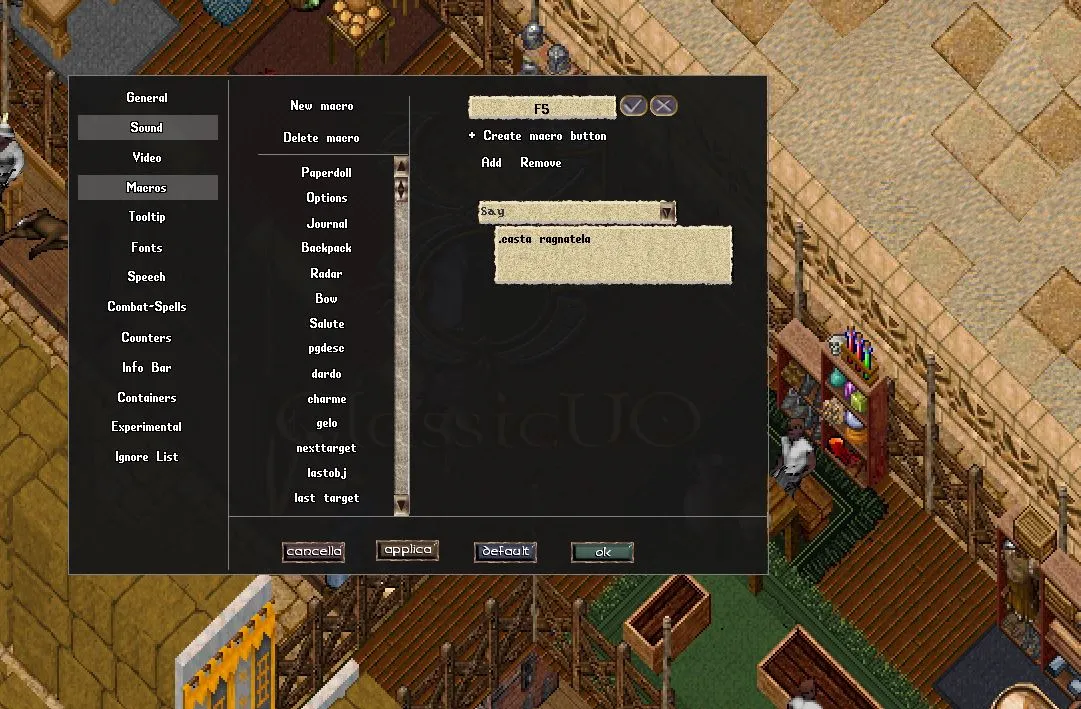Viewport: 1081px width, 709px height.
Task: Select the Paperdoll macro entry
Action: 326,173
